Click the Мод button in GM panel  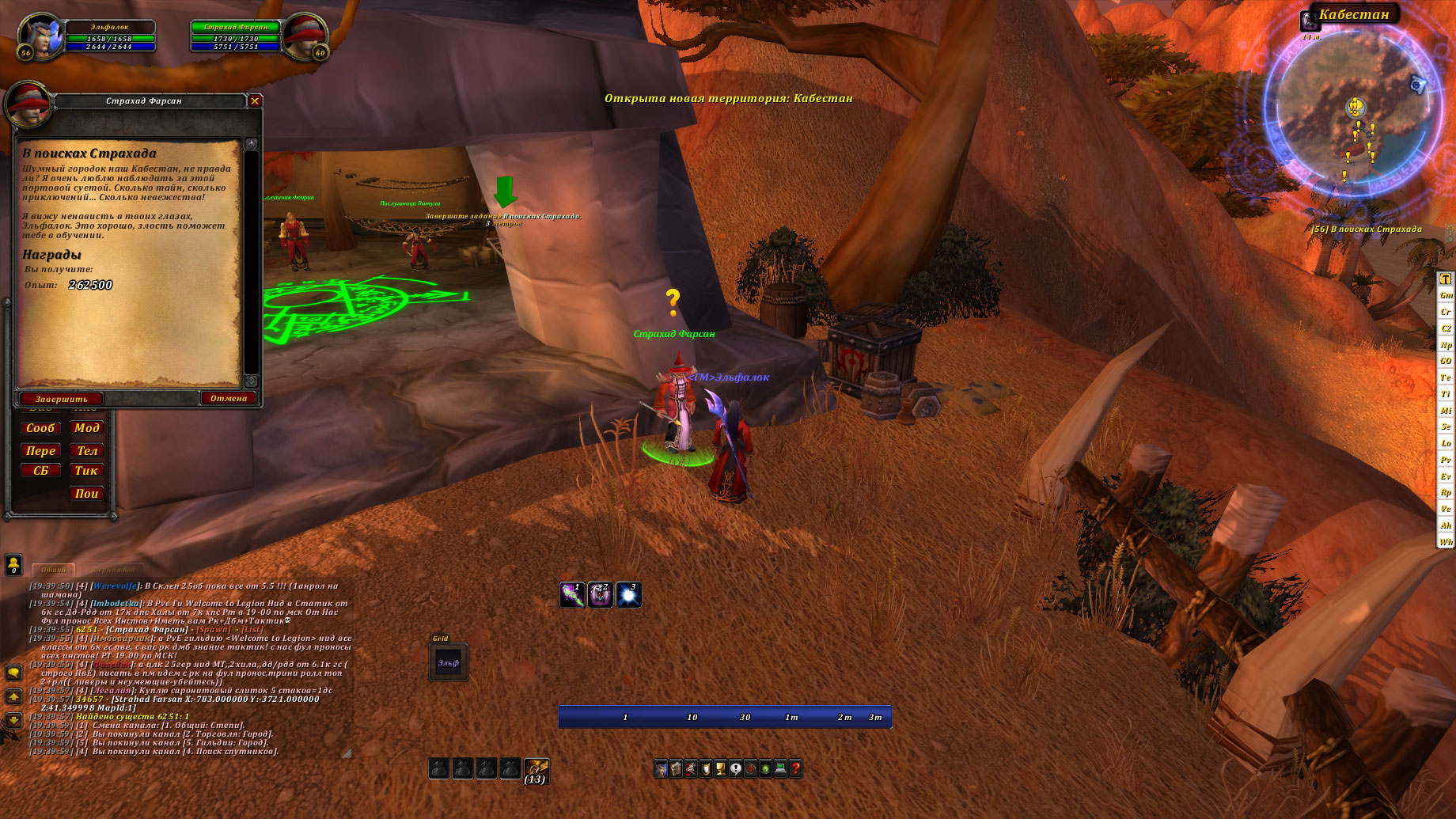coord(87,428)
